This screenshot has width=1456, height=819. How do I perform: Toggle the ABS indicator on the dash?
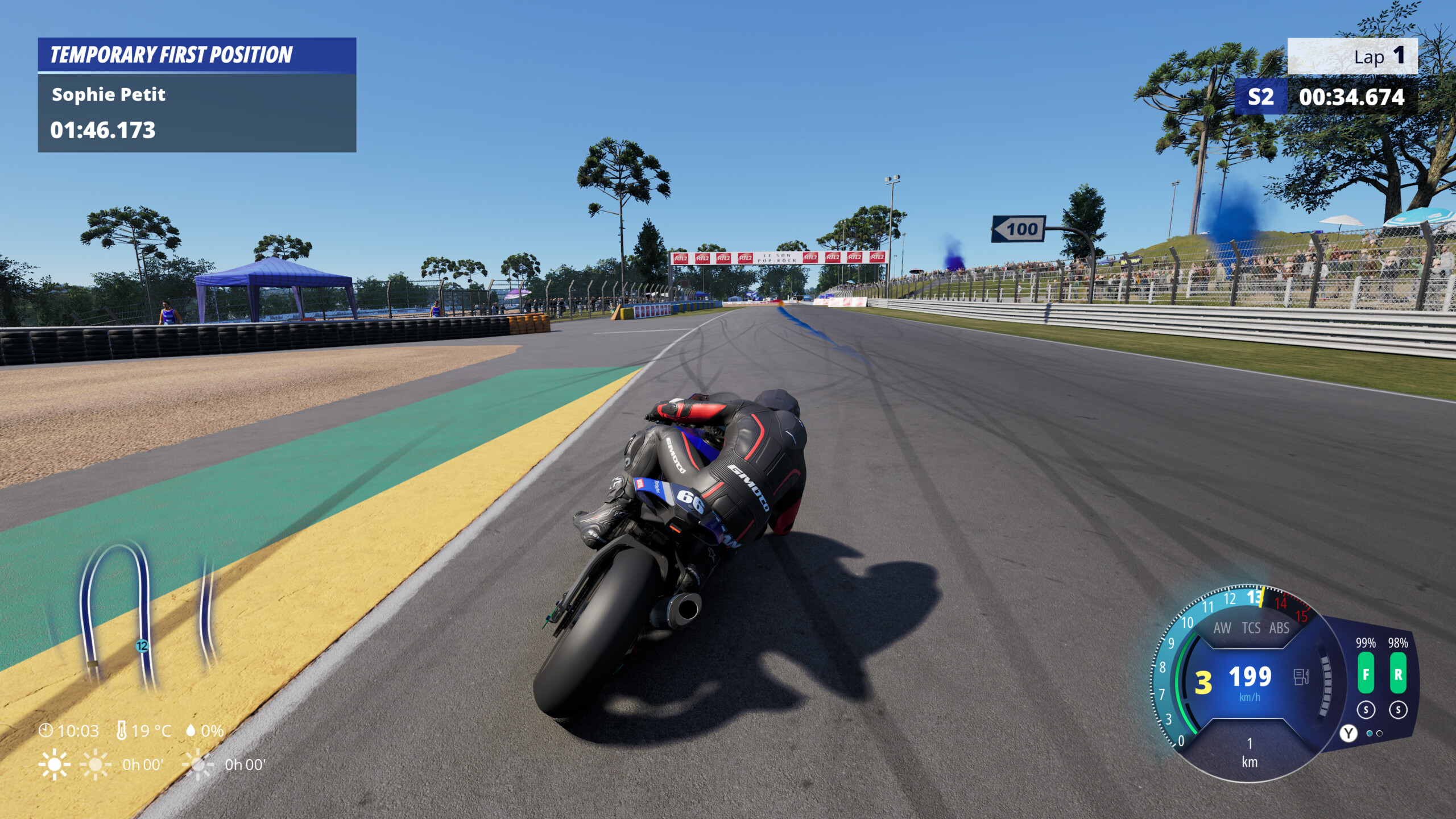click(x=1279, y=628)
